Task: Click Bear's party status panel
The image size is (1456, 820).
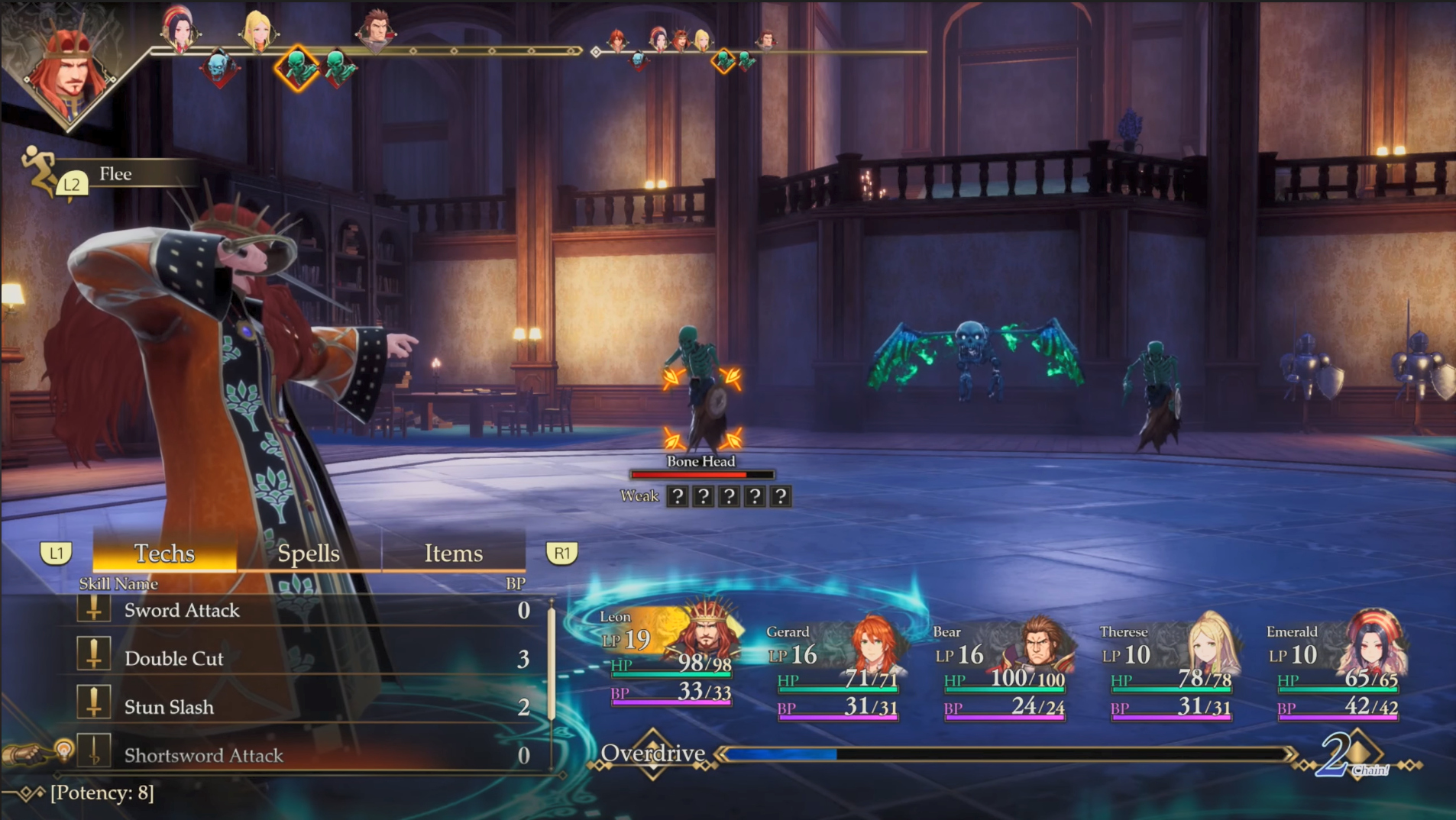Action: tap(1003, 672)
